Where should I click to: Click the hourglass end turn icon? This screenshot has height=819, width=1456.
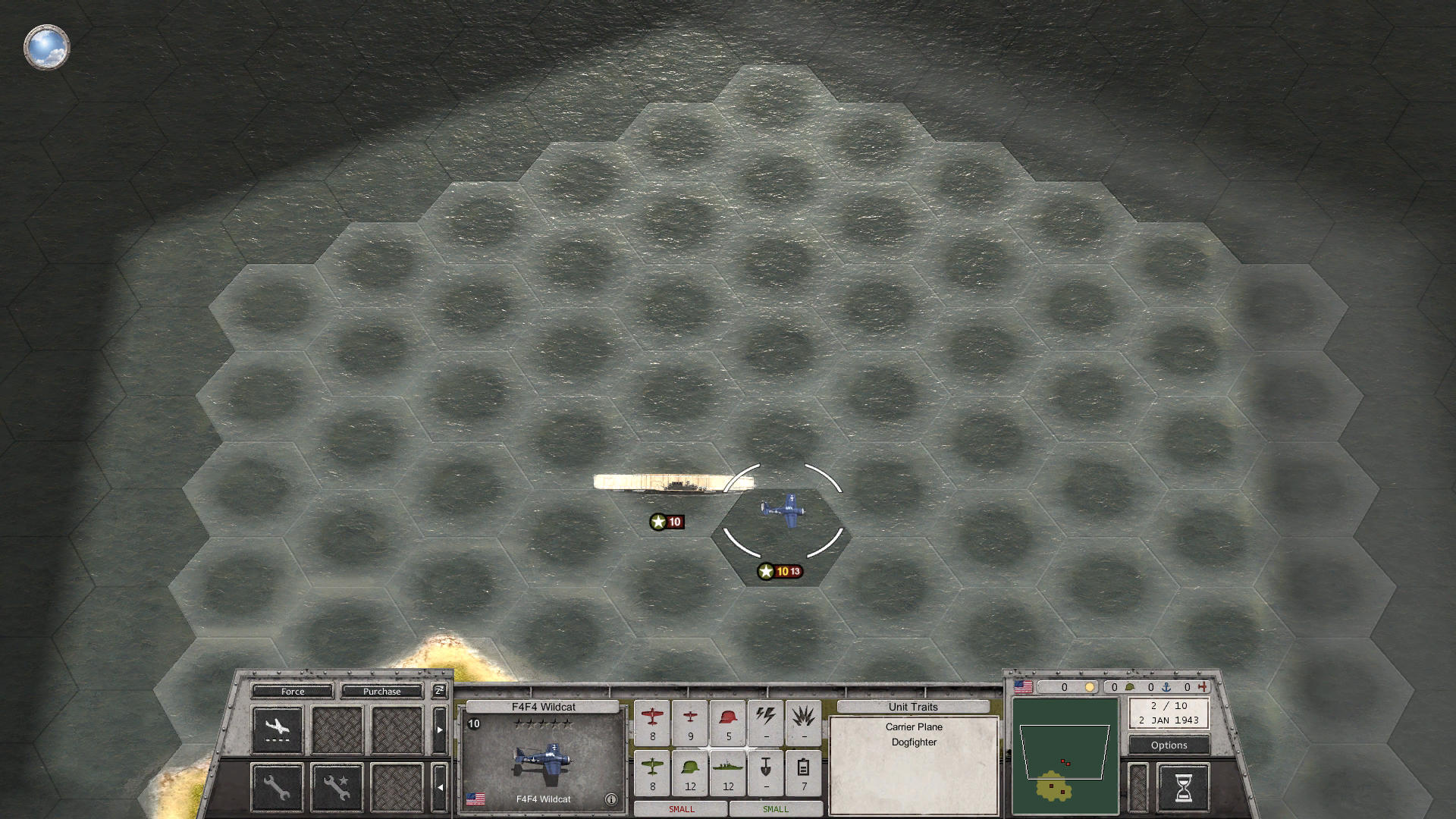point(1184,789)
